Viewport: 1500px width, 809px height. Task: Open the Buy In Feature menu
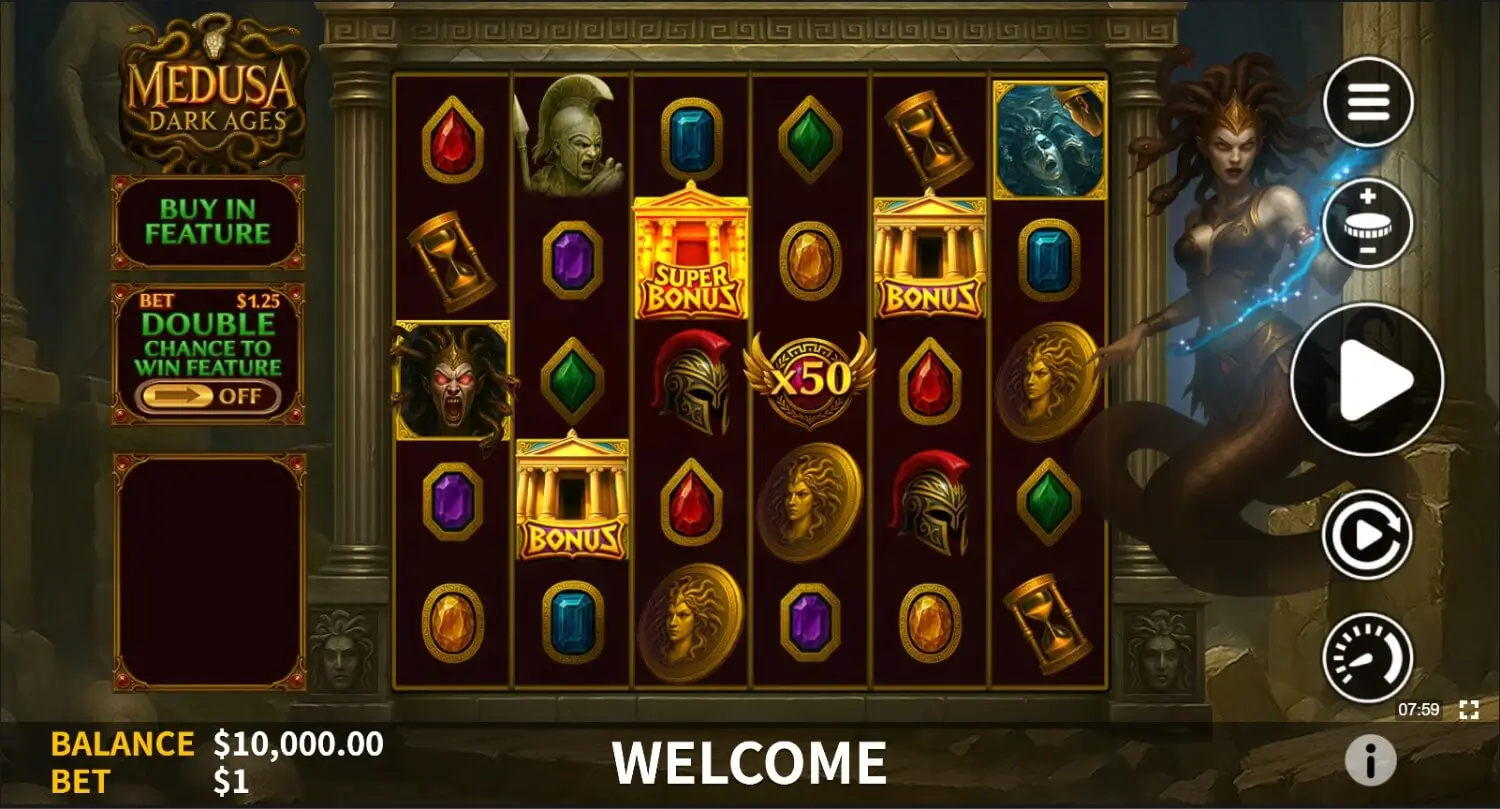206,222
